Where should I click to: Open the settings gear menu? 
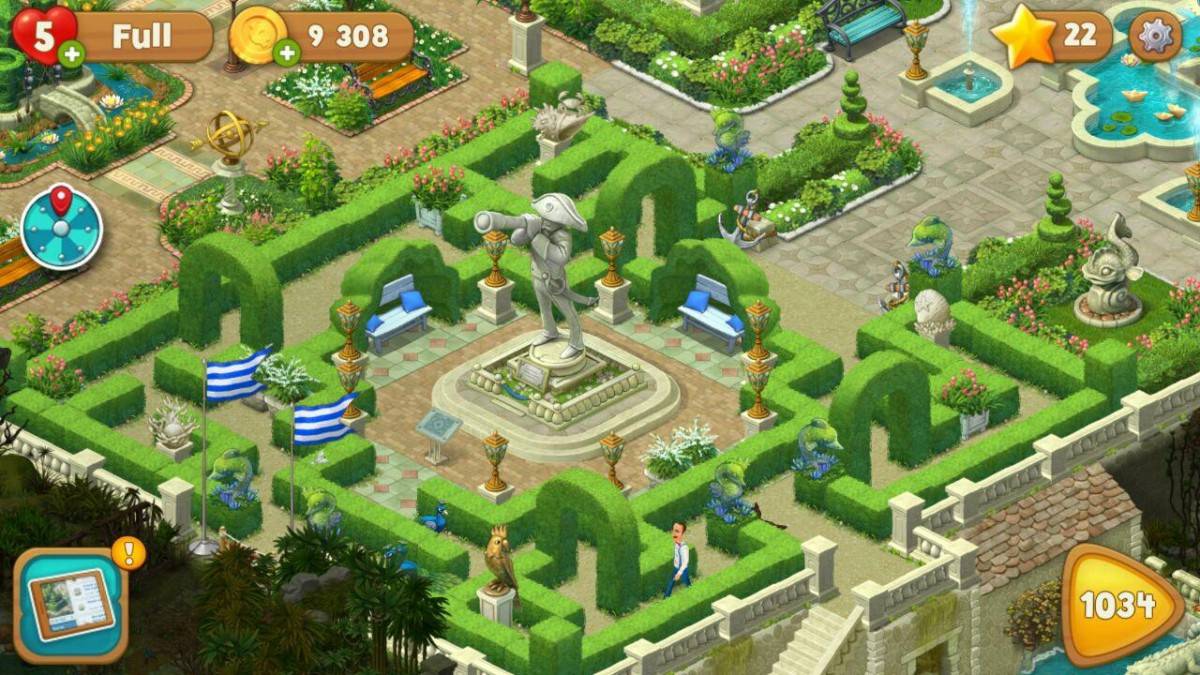1155,37
